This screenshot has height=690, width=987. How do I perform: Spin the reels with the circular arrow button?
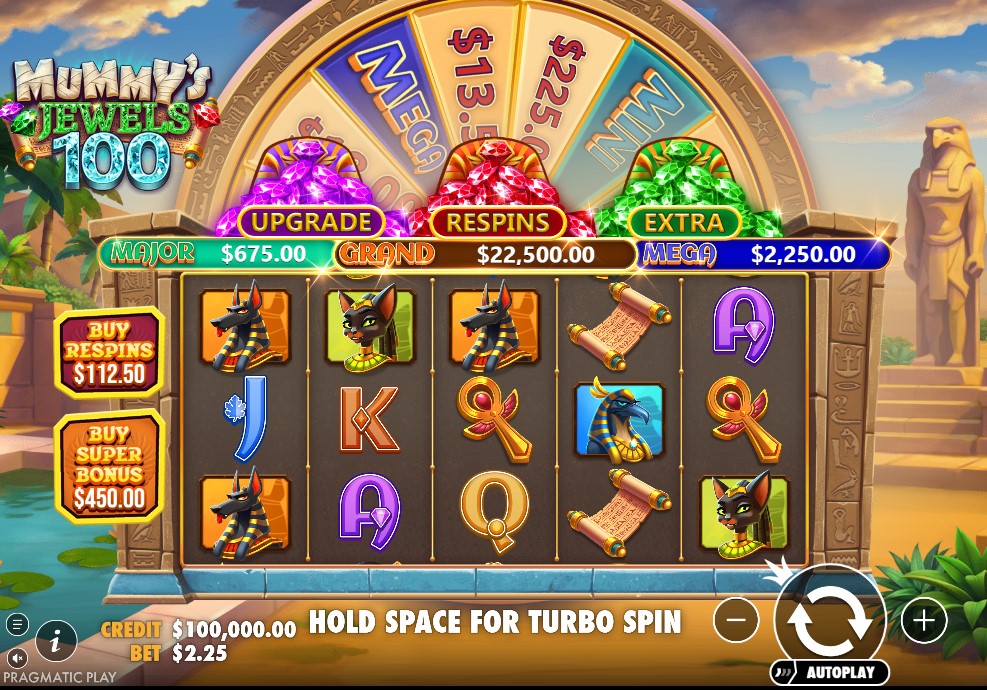pyautogui.click(x=829, y=618)
